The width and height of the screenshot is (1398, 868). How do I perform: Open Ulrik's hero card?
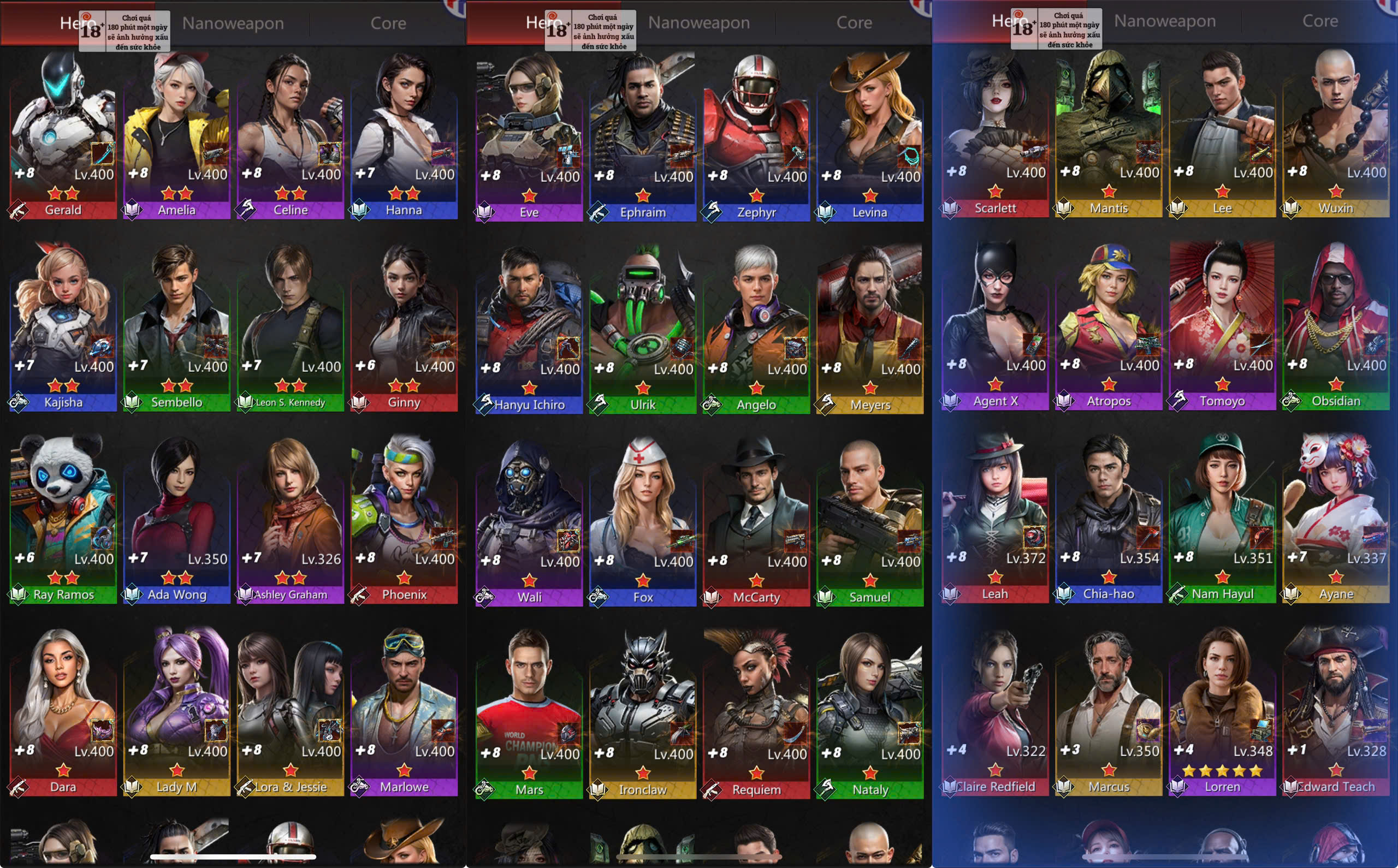coord(642,330)
